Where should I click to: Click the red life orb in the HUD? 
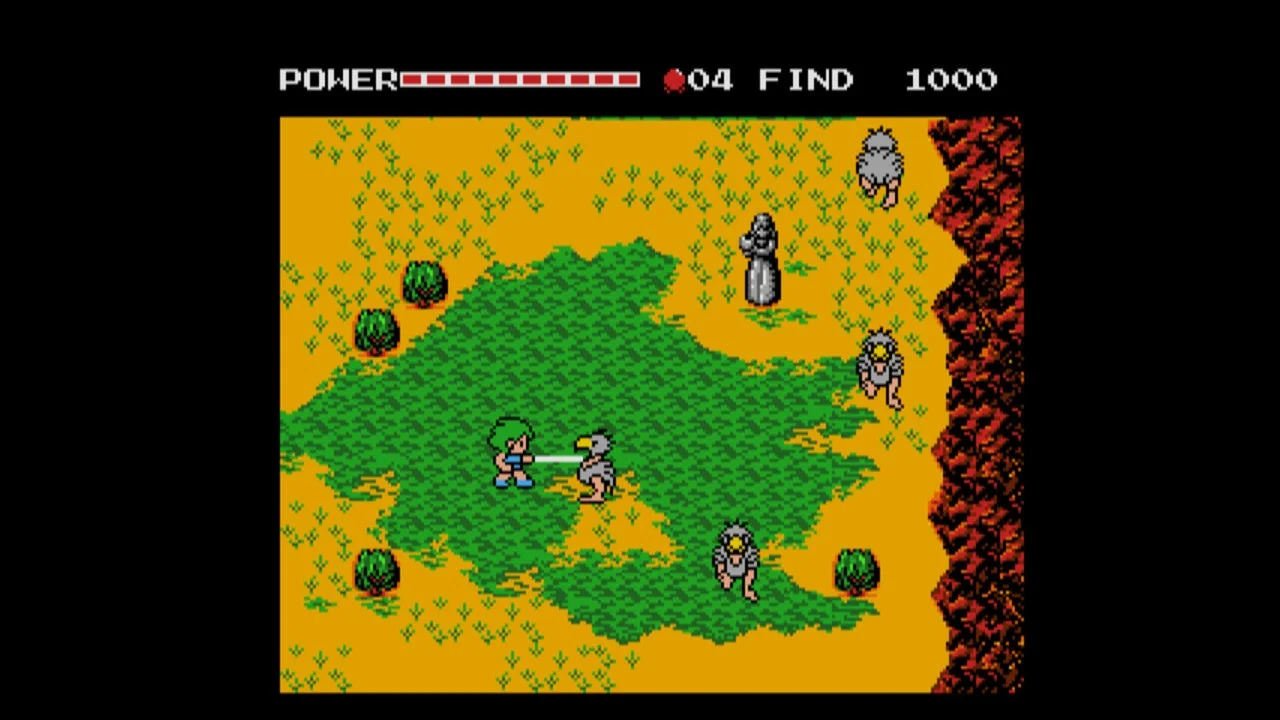[675, 77]
